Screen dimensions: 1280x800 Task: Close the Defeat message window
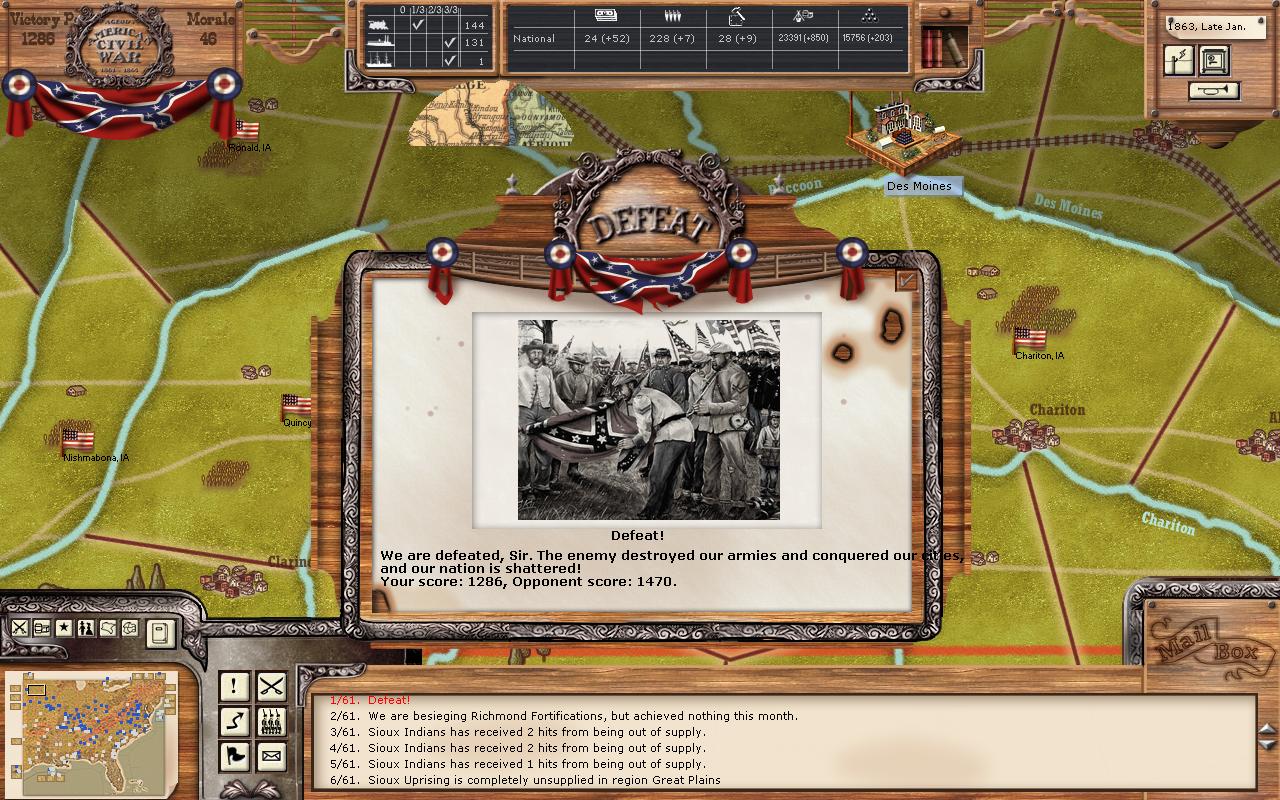tap(907, 281)
